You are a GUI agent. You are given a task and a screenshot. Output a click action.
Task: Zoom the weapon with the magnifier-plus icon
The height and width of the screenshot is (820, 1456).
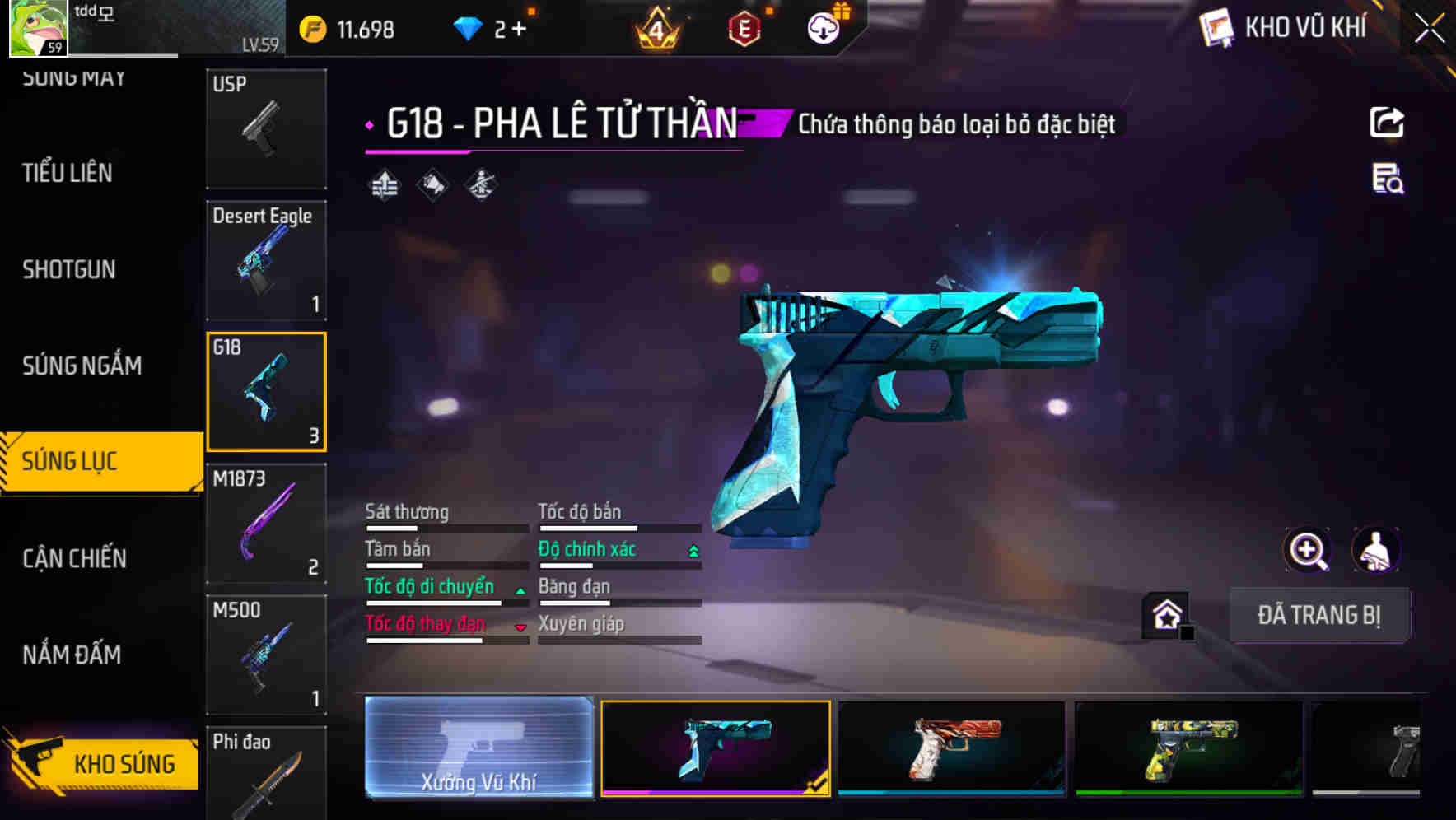[x=1309, y=550]
